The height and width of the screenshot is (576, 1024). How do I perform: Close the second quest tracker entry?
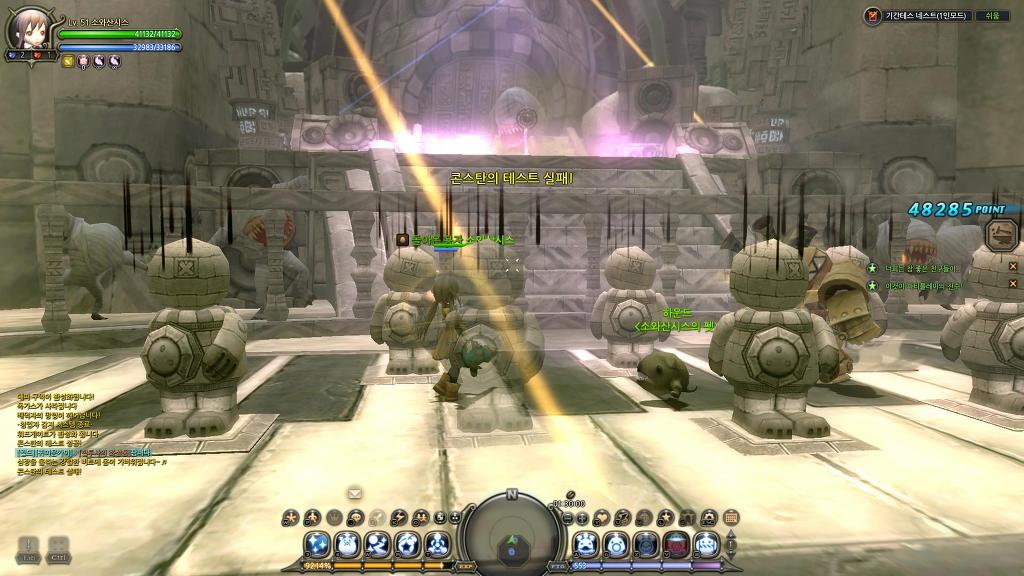(x=1012, y=286)
